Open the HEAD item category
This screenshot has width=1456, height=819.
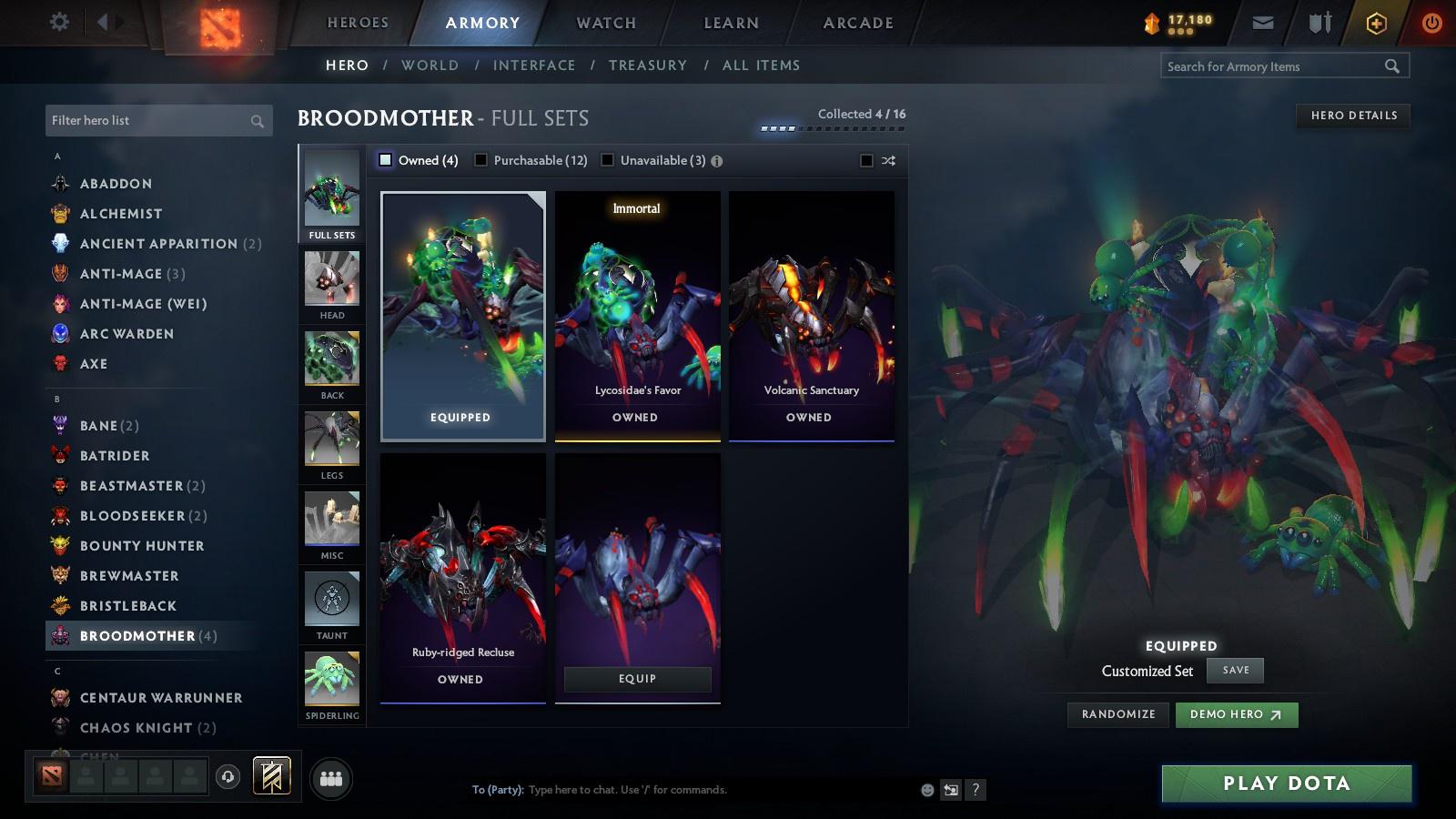click(331, 282)
